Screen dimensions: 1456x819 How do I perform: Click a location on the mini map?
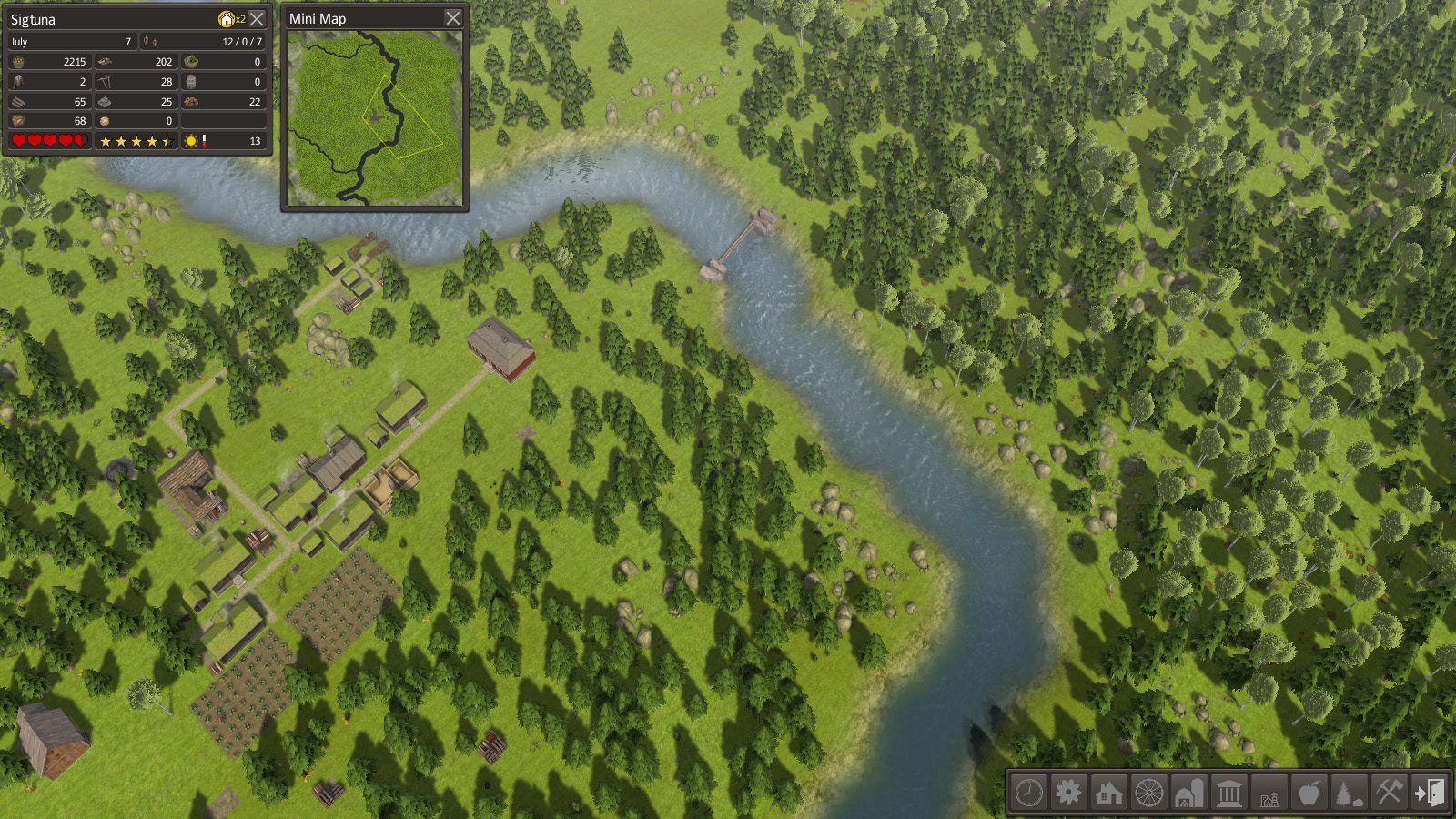(x=374, y=117)
